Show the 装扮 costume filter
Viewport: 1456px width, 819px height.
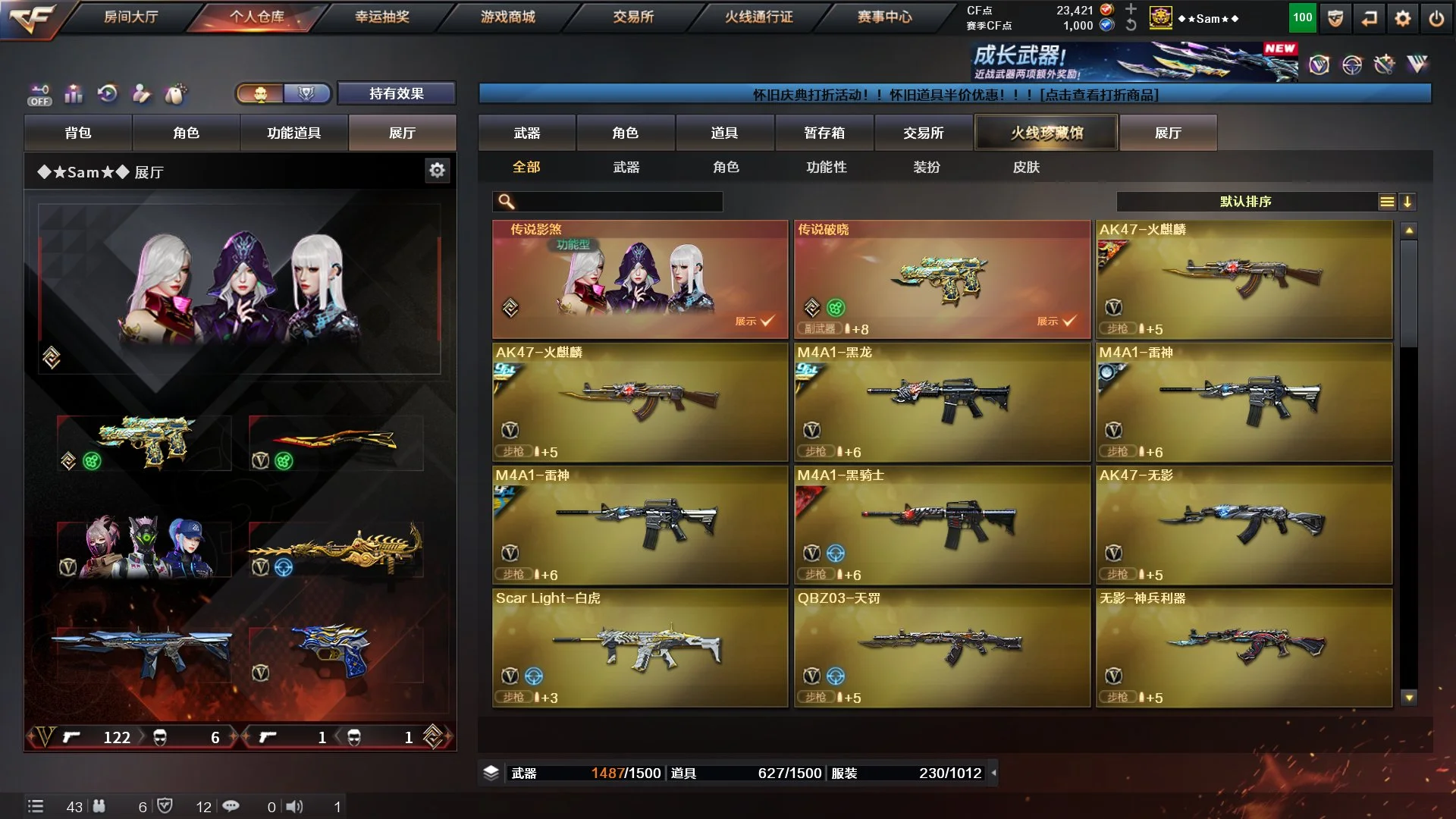(x=926, y=167)
